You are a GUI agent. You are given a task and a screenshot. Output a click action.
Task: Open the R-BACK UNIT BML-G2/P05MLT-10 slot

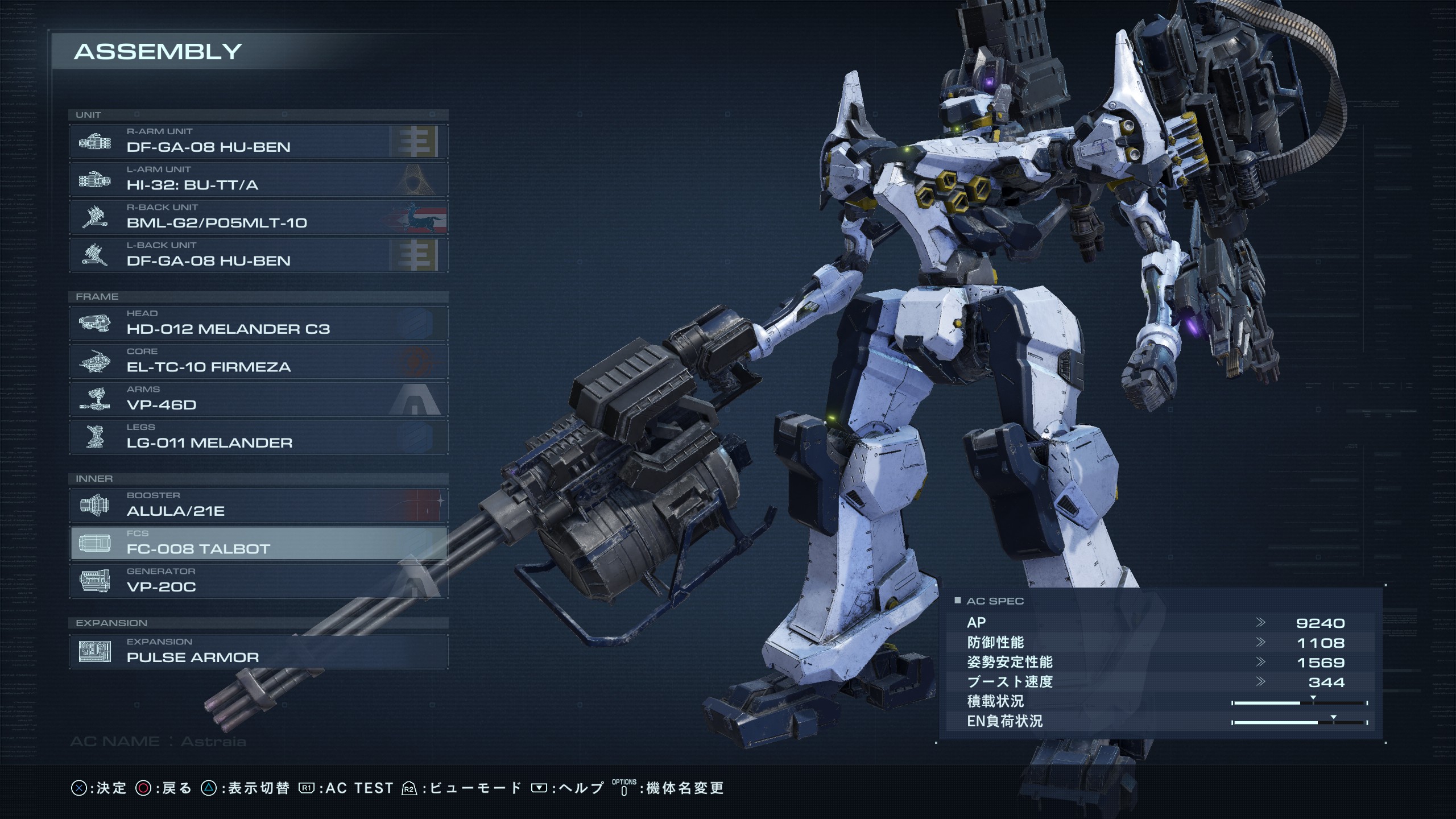[259, 217]
